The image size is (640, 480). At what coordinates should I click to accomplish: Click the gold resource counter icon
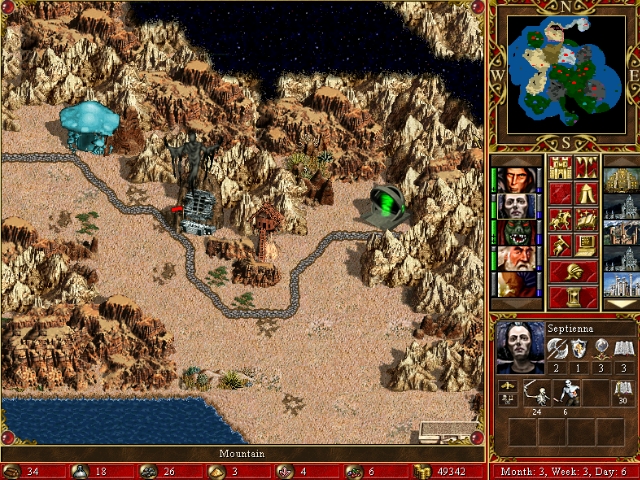coord(421,471)
